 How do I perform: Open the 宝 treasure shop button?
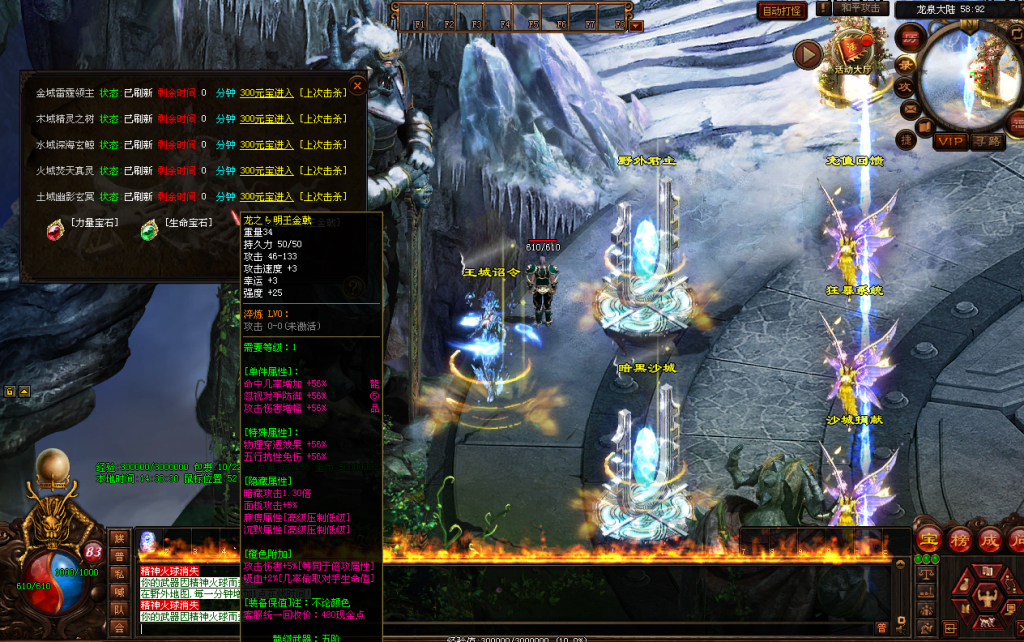tap(929, 540)
